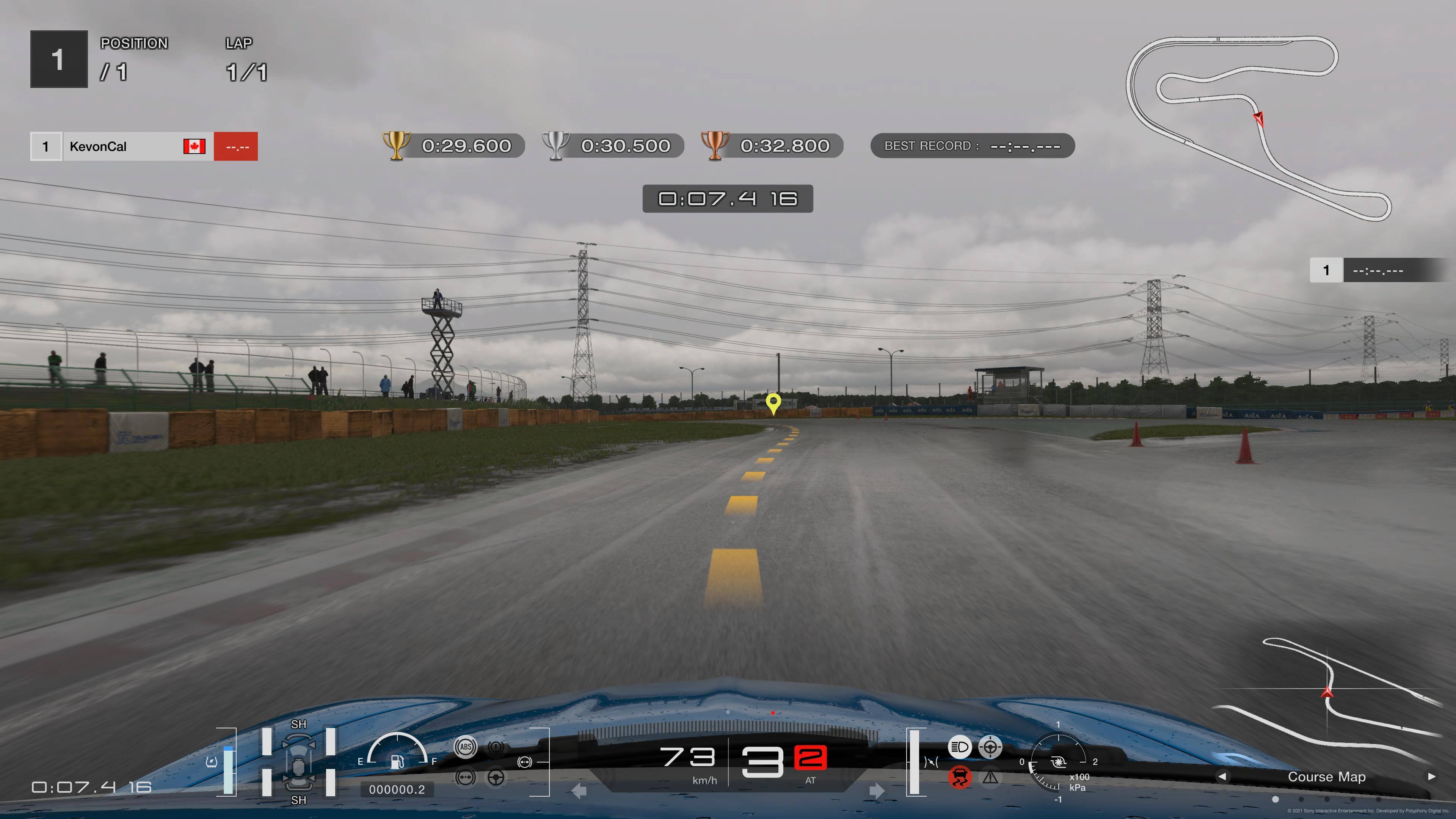
Task: Toggle the headlights icon
Action: (x=959, y=747)
